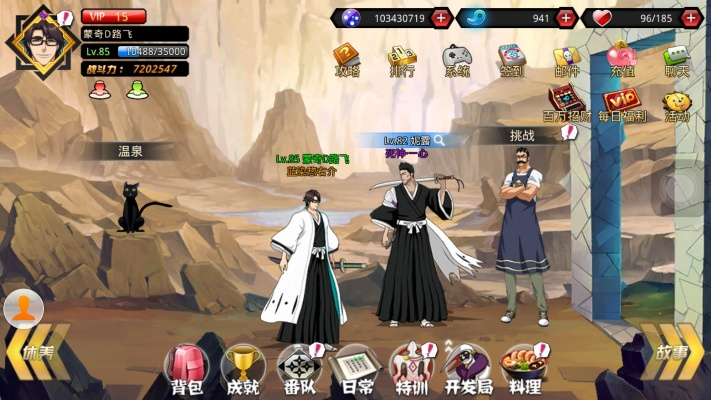Image resolution: width=711 pixels, height=400 pixels.
Task: Add more purple orb currency
Action: tap(440, 18)
